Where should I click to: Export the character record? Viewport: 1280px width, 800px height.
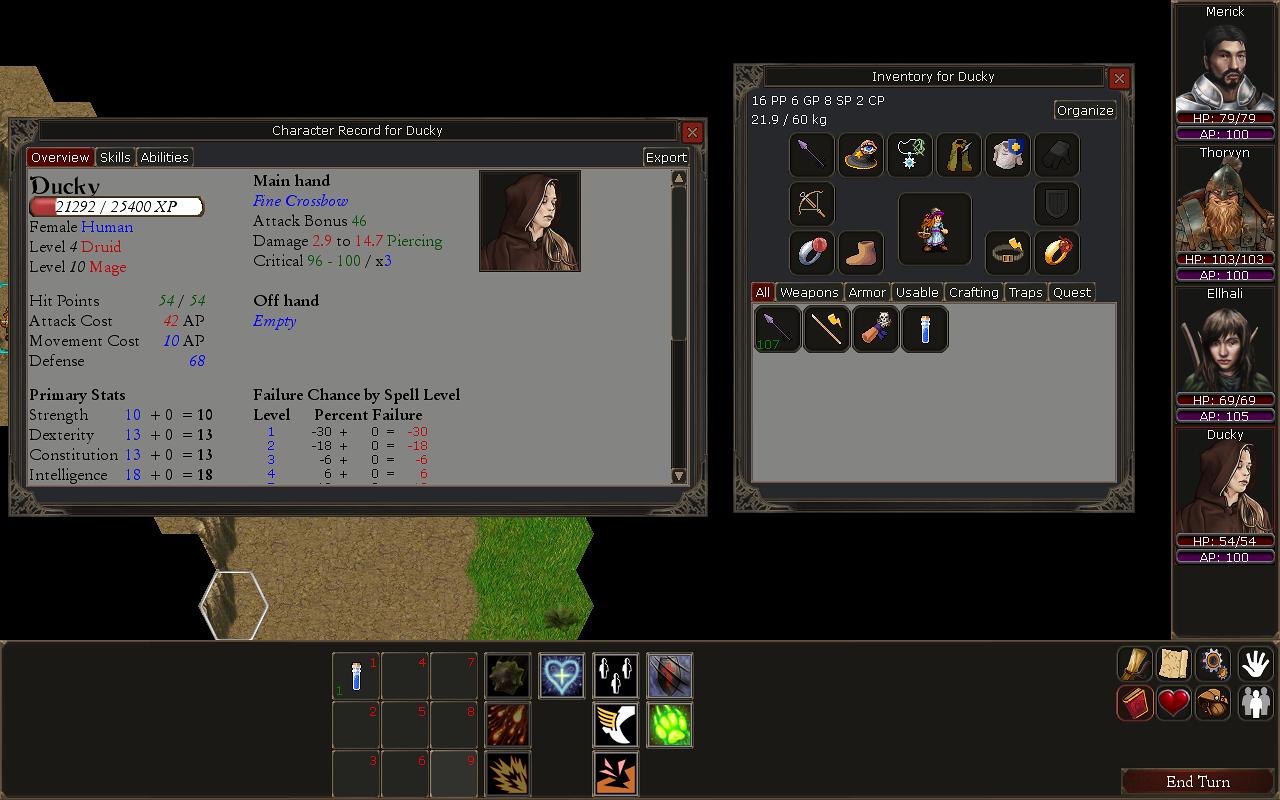666,157
